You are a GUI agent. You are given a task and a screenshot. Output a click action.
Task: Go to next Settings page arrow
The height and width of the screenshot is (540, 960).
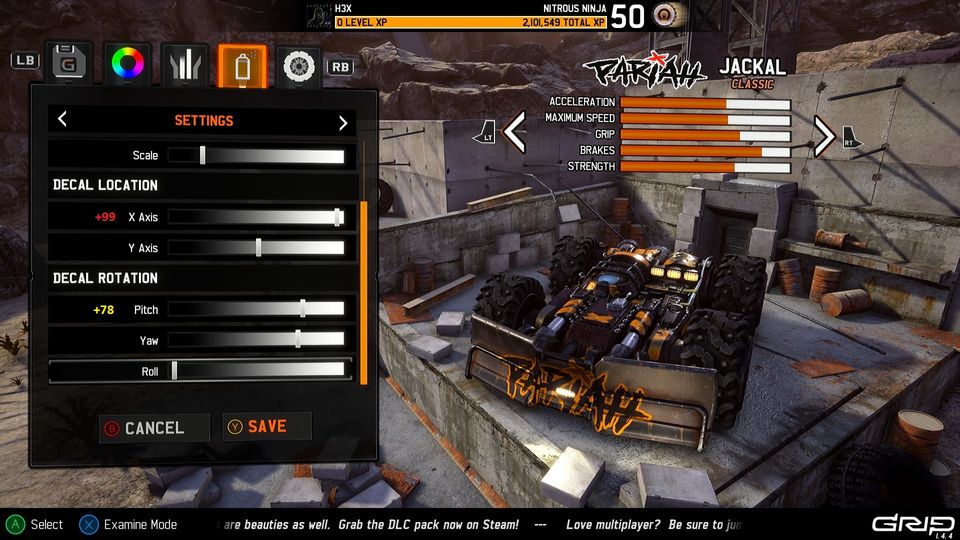(x=343, y=122)
